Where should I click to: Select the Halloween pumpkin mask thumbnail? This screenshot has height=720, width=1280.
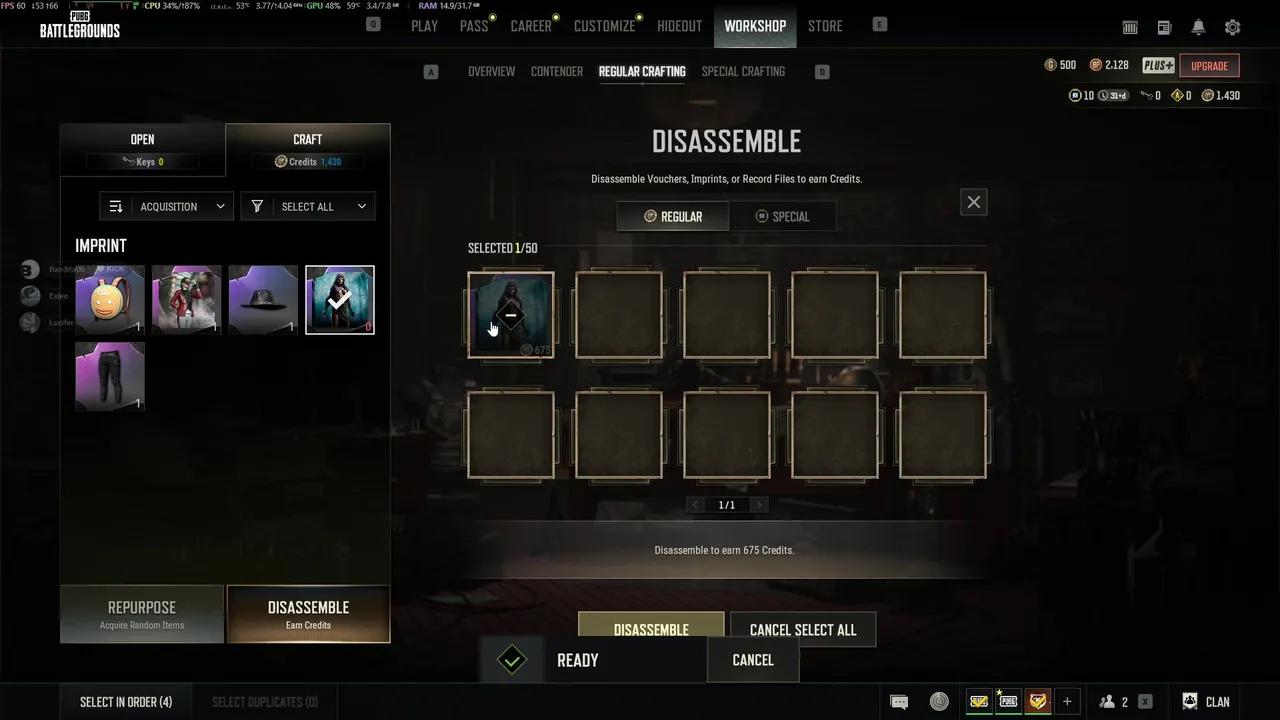point(110,299)
